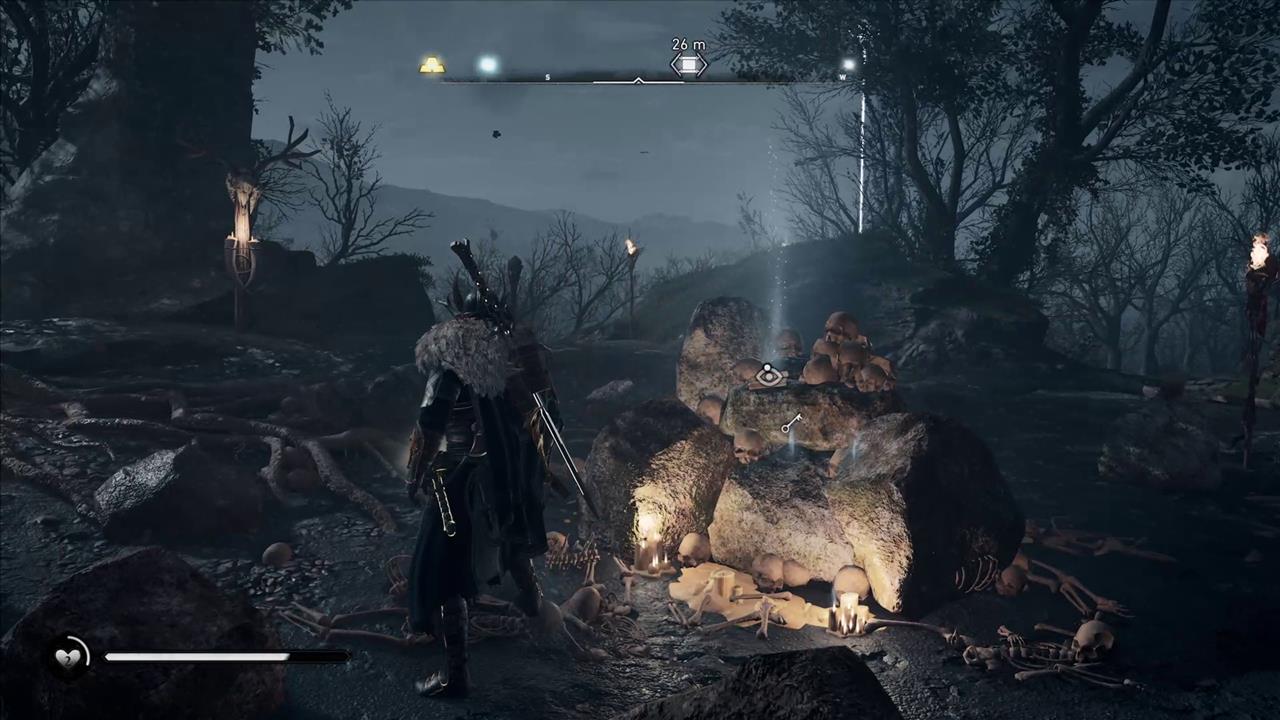This screenshot has width=1280, height=720.
Task: Click the glowing blue mystery marker on the compass
Action: [488, 65]
